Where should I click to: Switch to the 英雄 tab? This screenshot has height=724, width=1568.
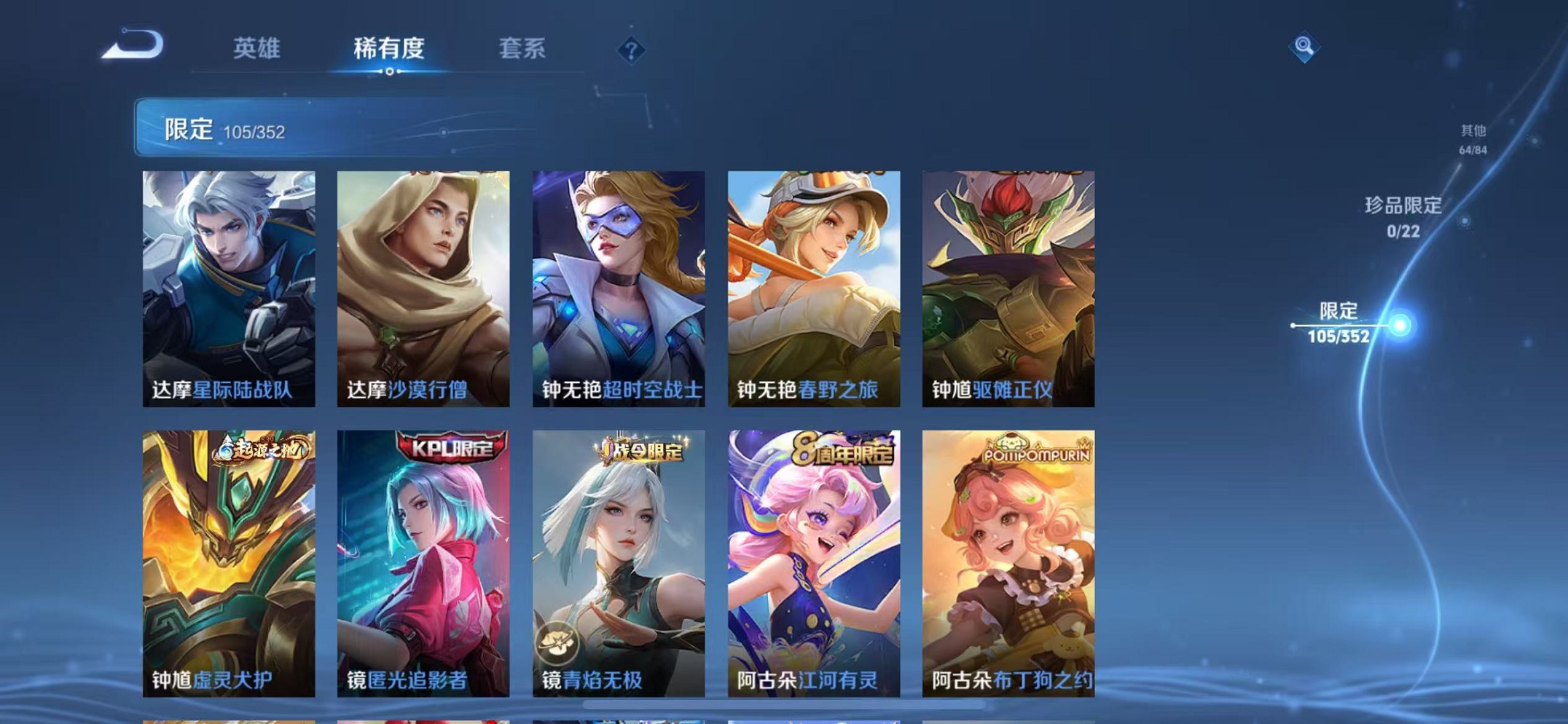255,50
